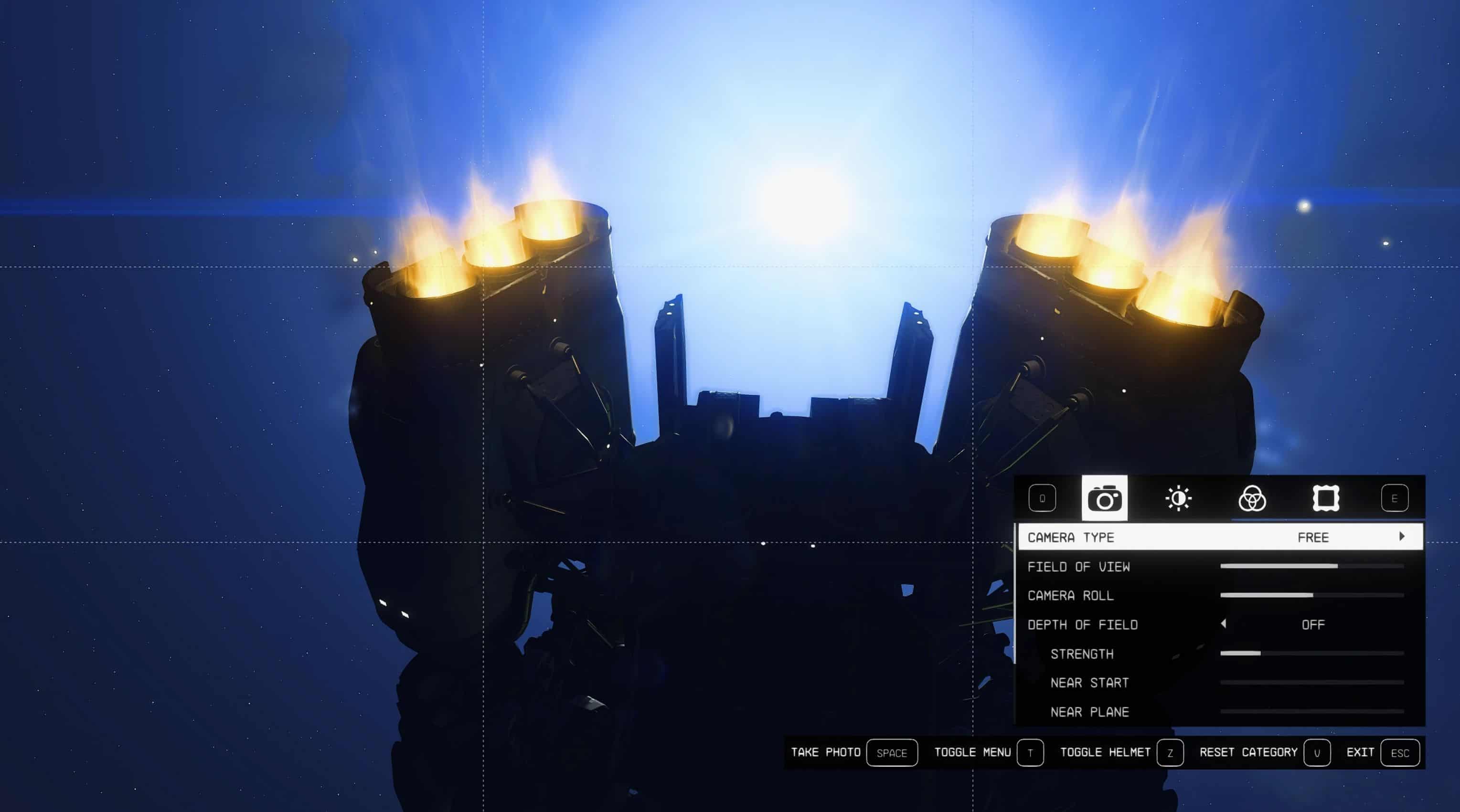The image size is (1460, 812).
Task: Open the brightness and contrast tab
Action: 1178,499
